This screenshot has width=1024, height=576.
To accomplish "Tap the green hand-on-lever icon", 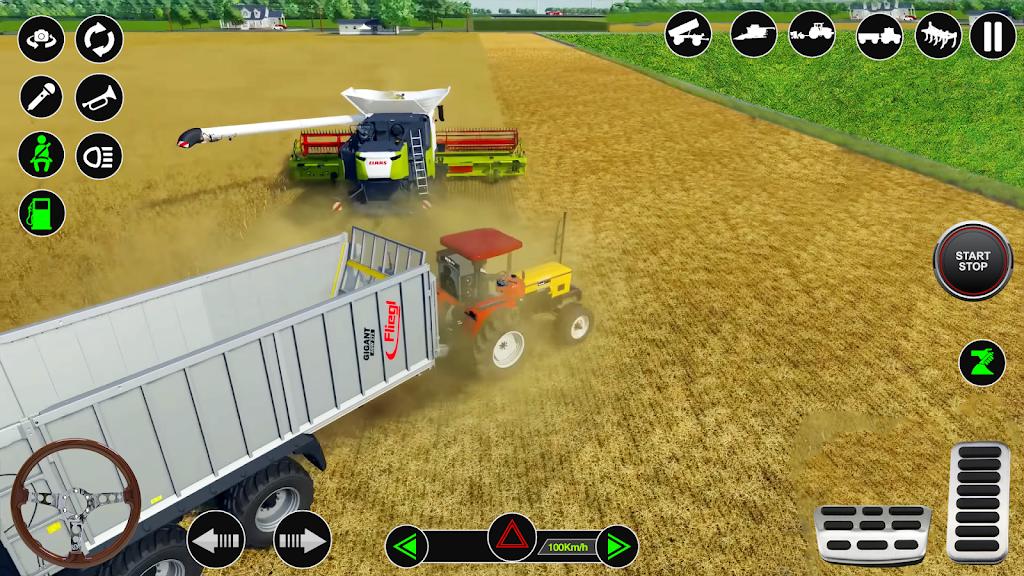I will pyautogui.click(x=982, y=362).
